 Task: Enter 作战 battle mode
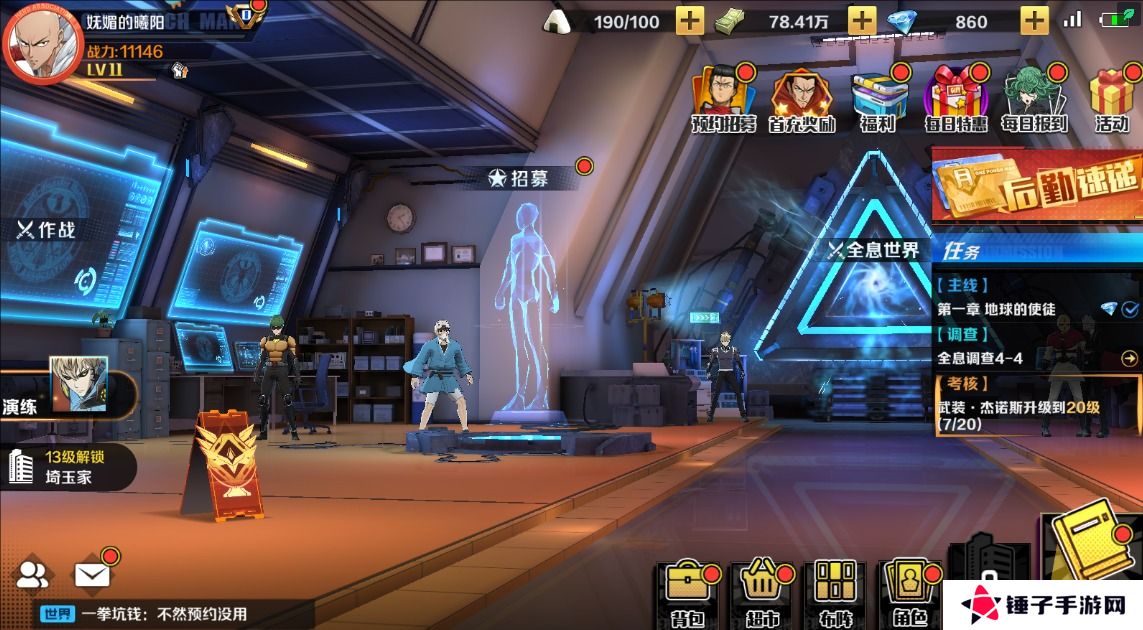pyautogui.click(x=47, y=230)
